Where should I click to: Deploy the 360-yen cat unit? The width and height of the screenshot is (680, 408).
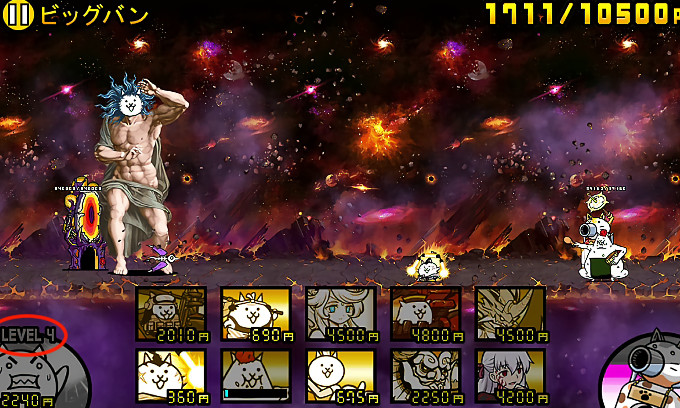tap(171, 375)
